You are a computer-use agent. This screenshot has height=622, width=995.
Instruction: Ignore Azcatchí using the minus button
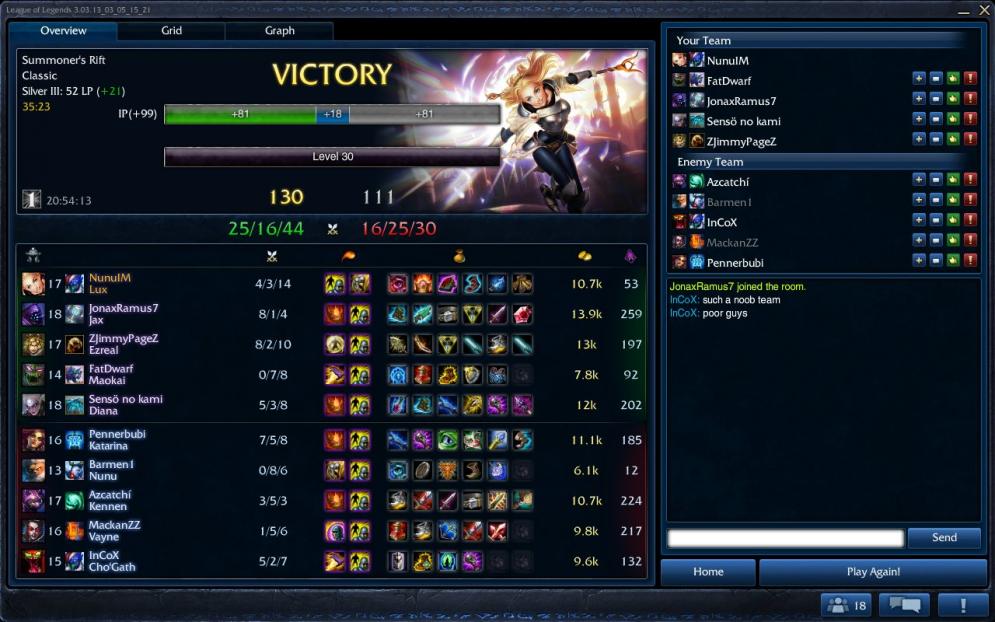[x=936, y=180]
